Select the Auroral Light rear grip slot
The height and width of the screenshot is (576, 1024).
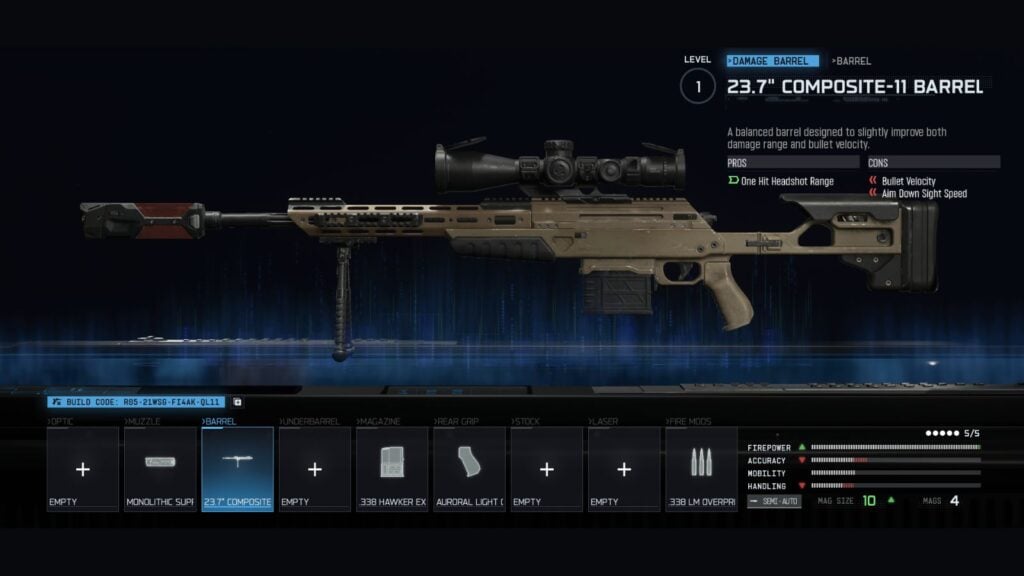pyautogui.click(x=469, y=469)
